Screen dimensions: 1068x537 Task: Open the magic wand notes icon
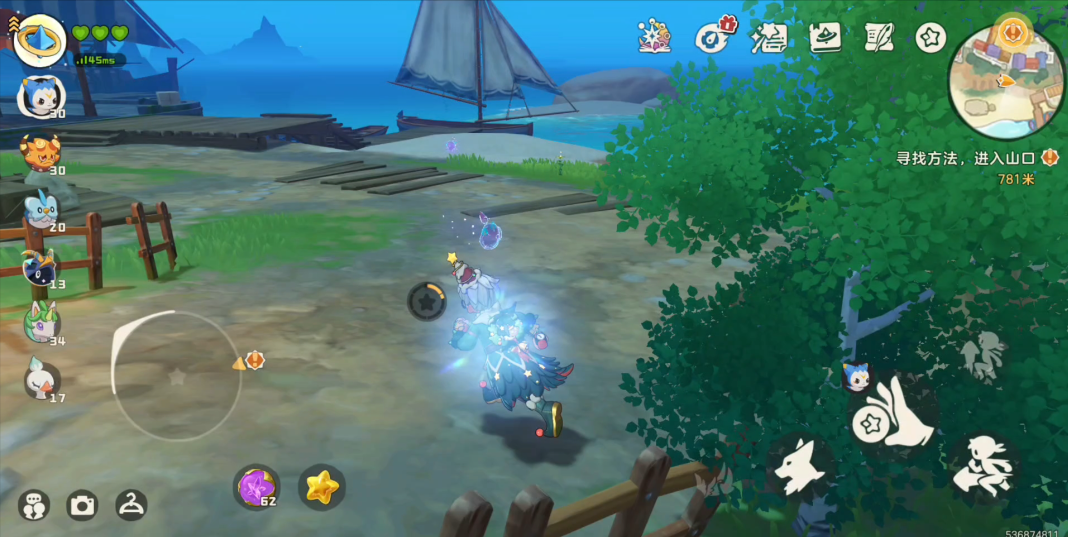769,38
